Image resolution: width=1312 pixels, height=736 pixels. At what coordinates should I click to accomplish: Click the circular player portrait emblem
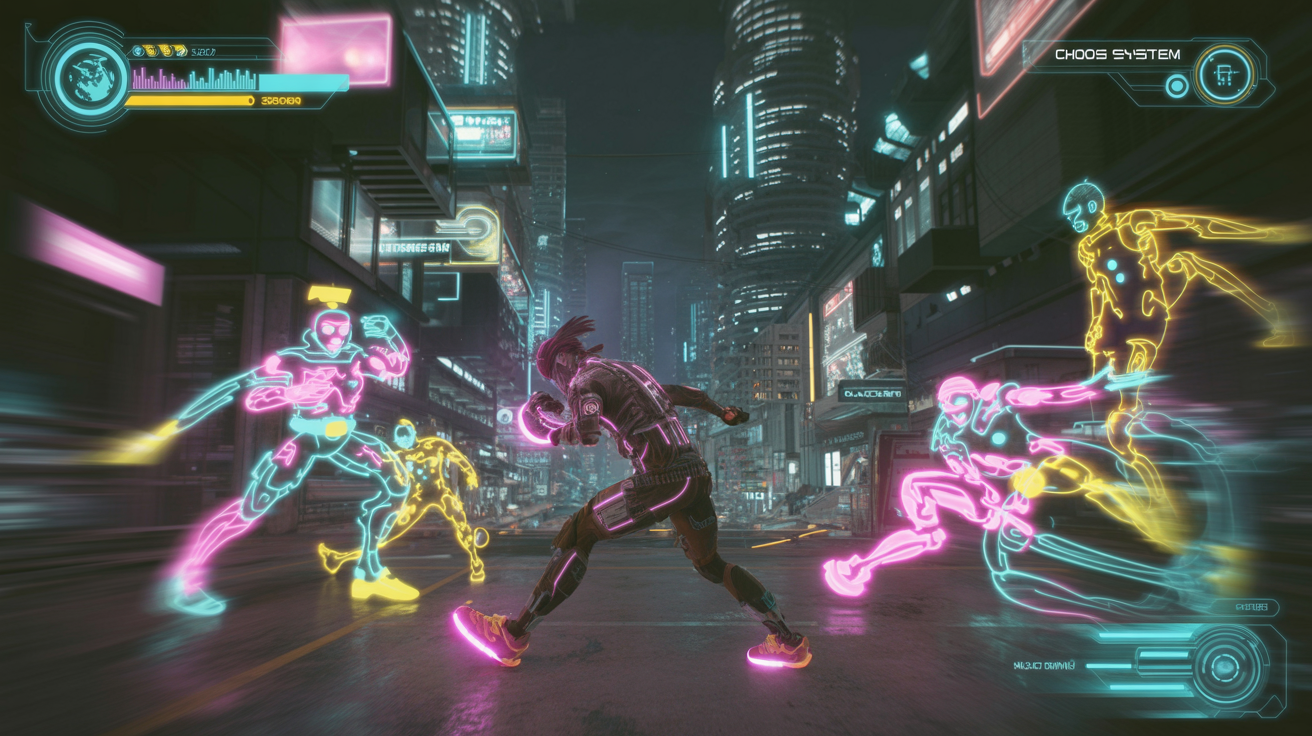coord(92,76)
